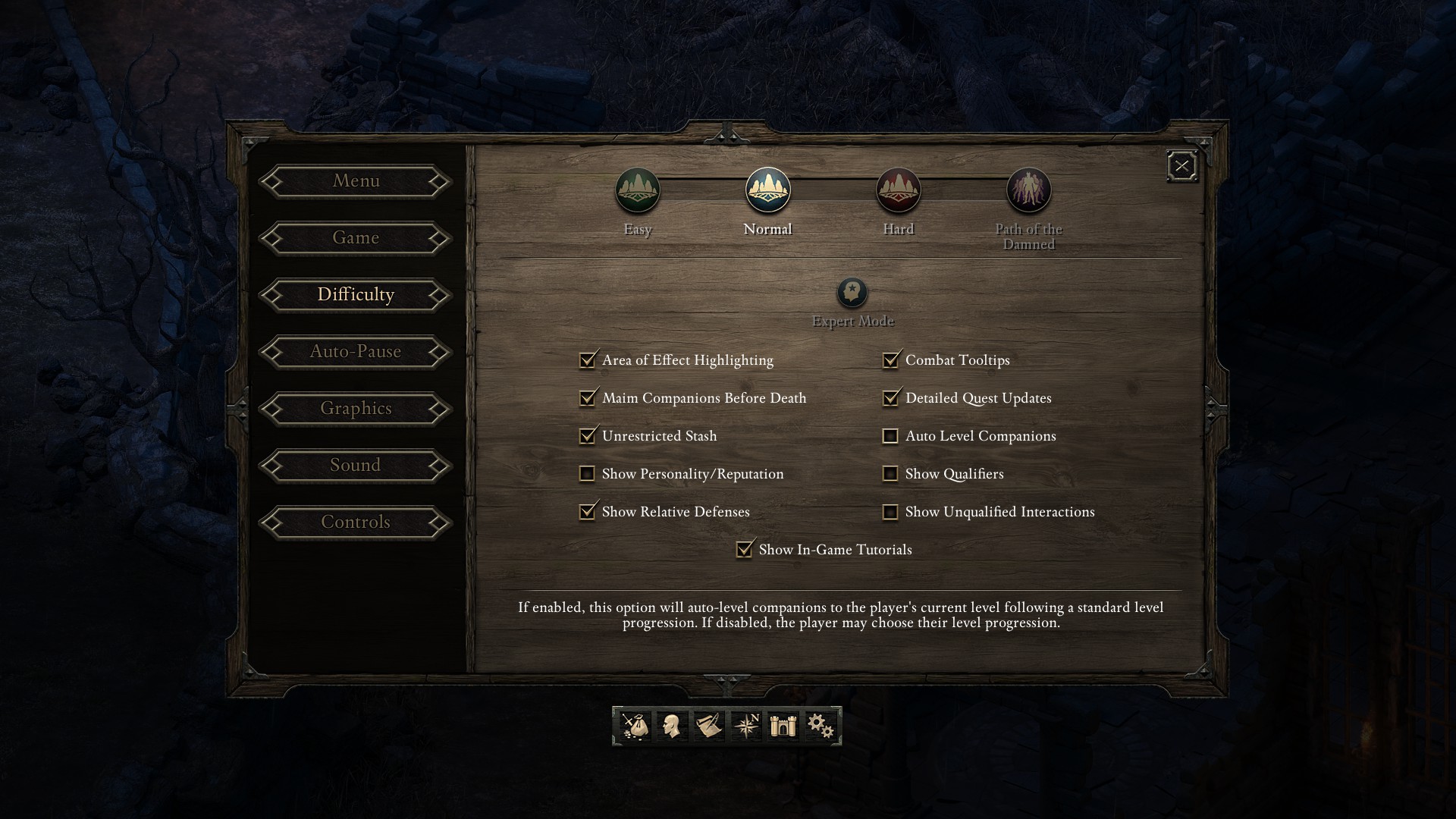
Task: Open the inventory bag icon
Action: [x=634, y=726]
